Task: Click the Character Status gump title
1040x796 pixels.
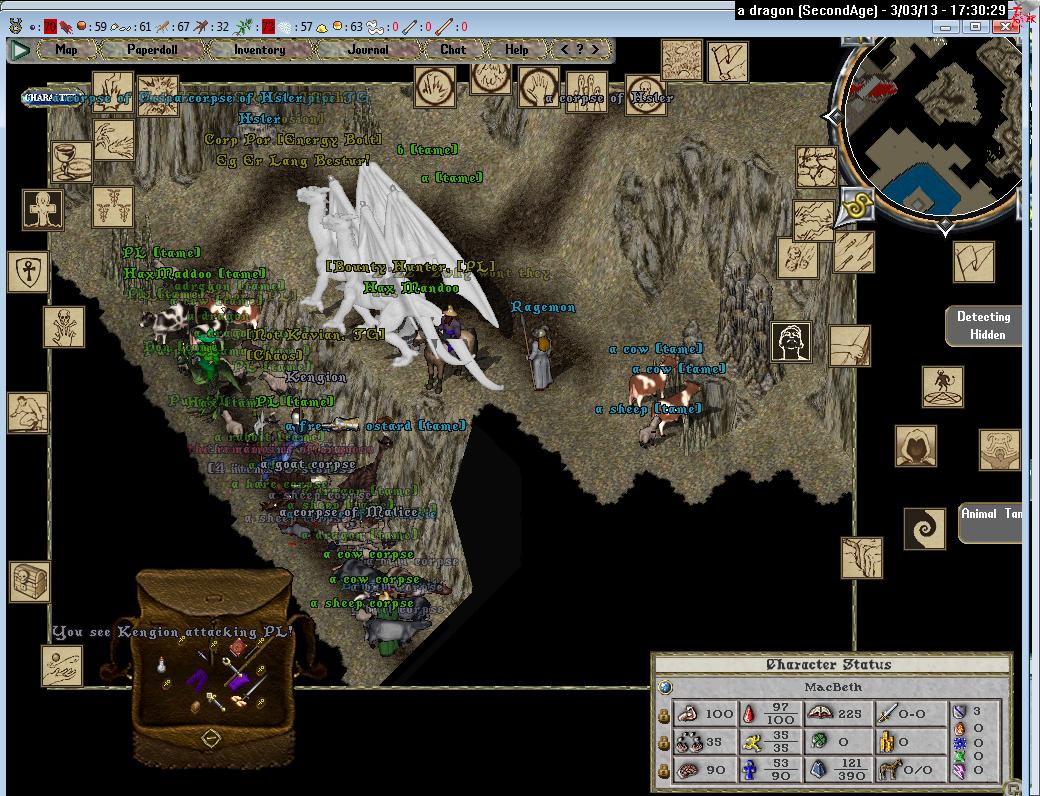Action: (829, 665)
